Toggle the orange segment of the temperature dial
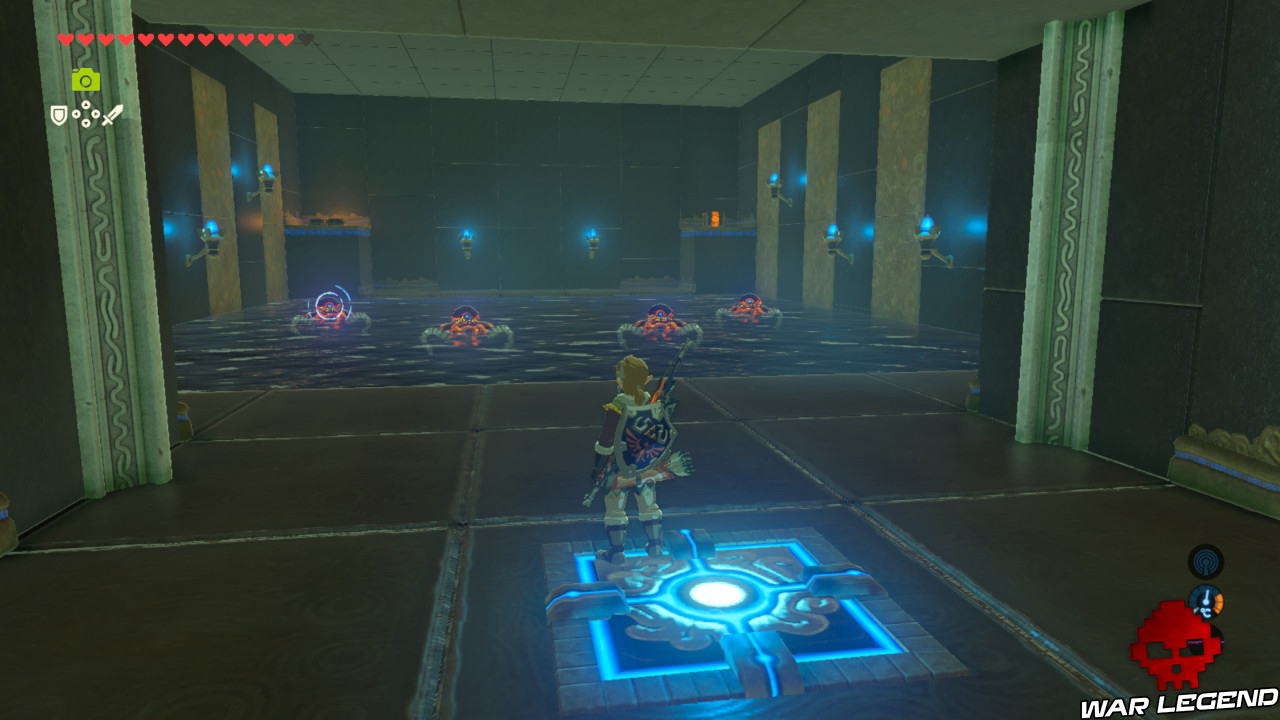Screen dimensions: 1280x720 1218,601
